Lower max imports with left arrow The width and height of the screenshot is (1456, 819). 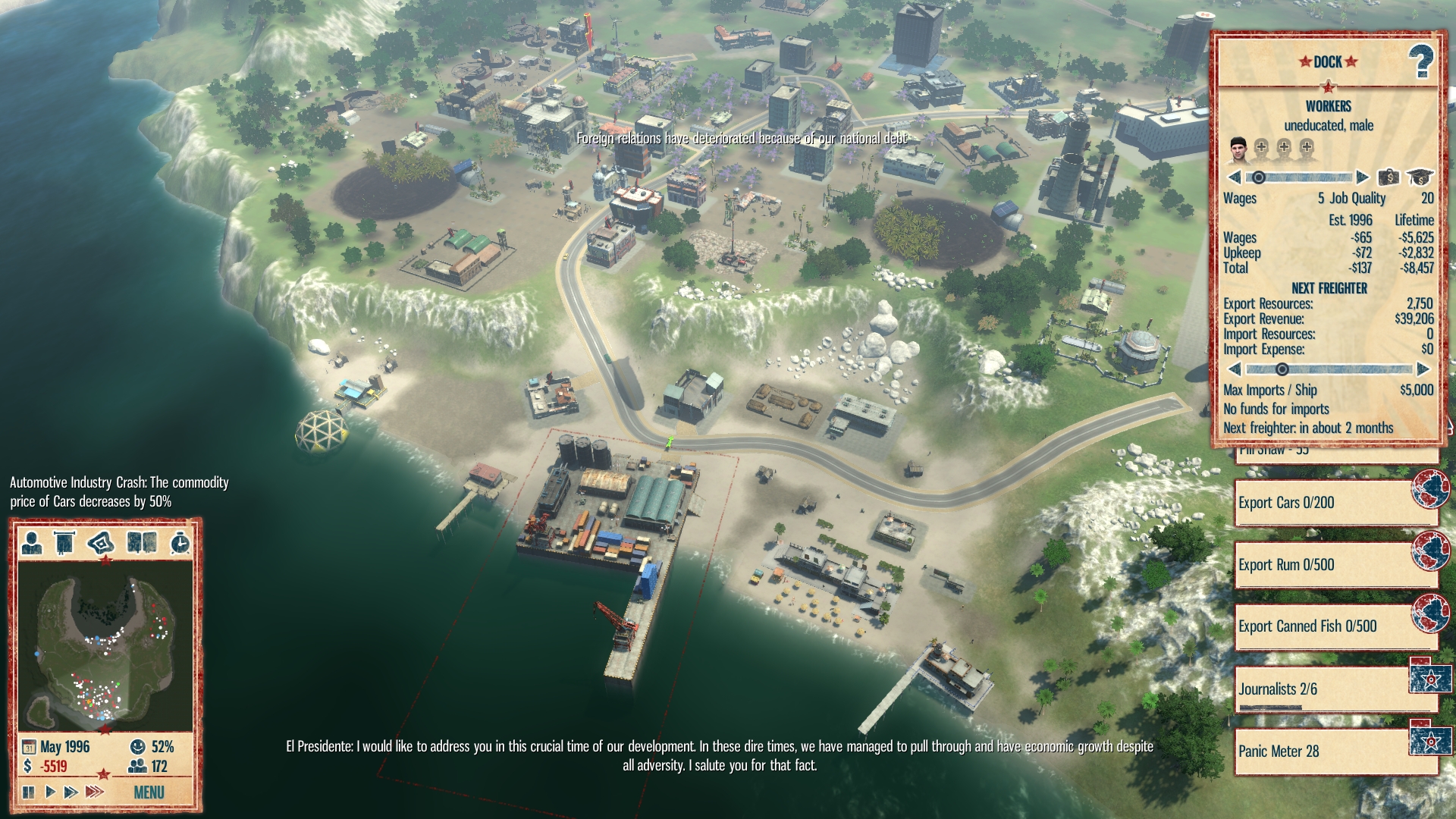1234,369
